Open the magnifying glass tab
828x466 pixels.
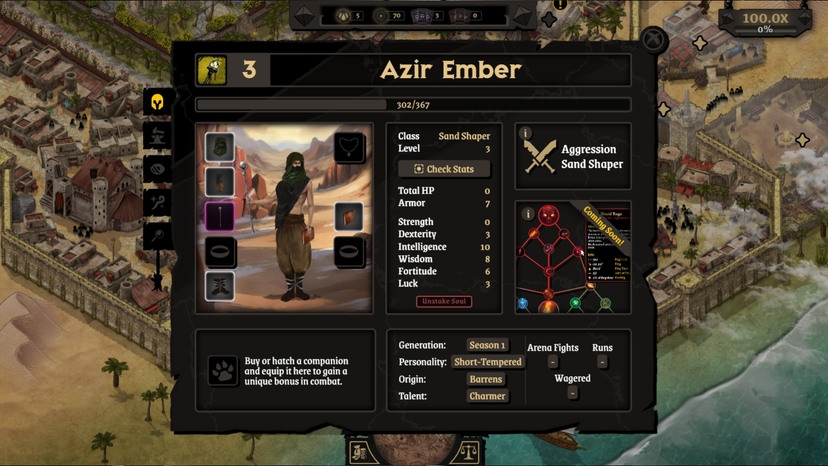156,236
